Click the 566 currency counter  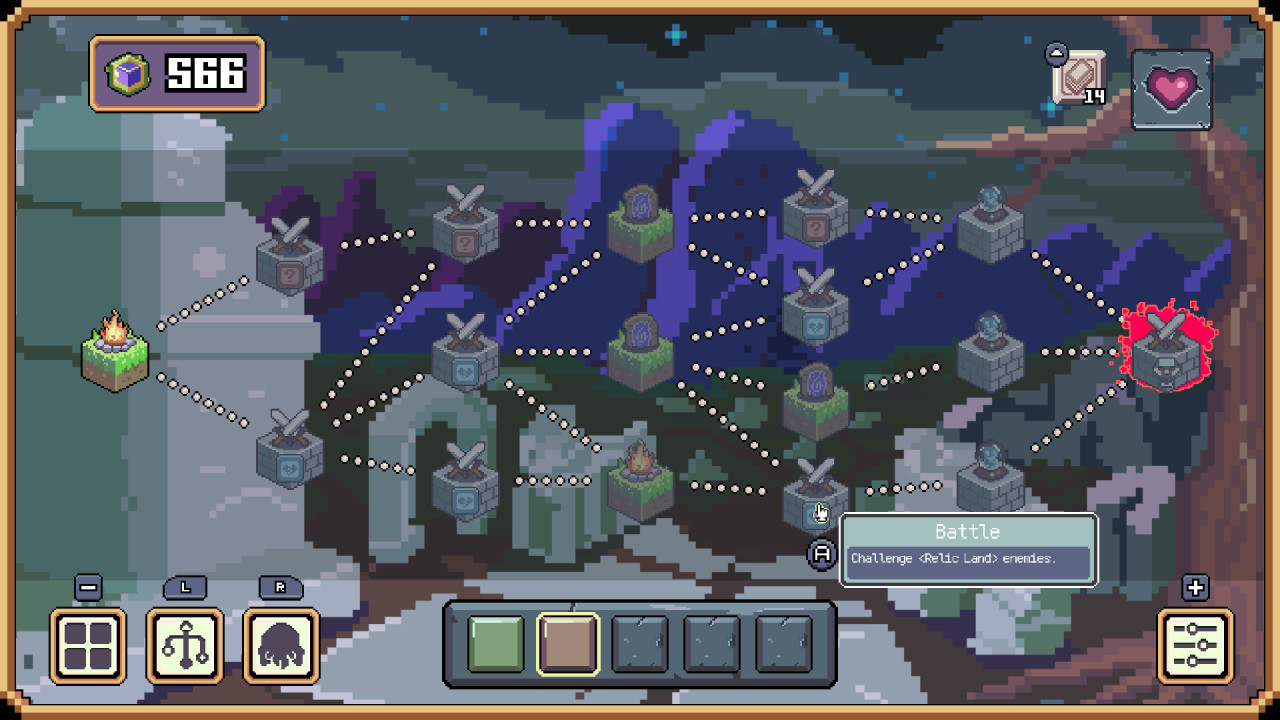pos(176,74)
